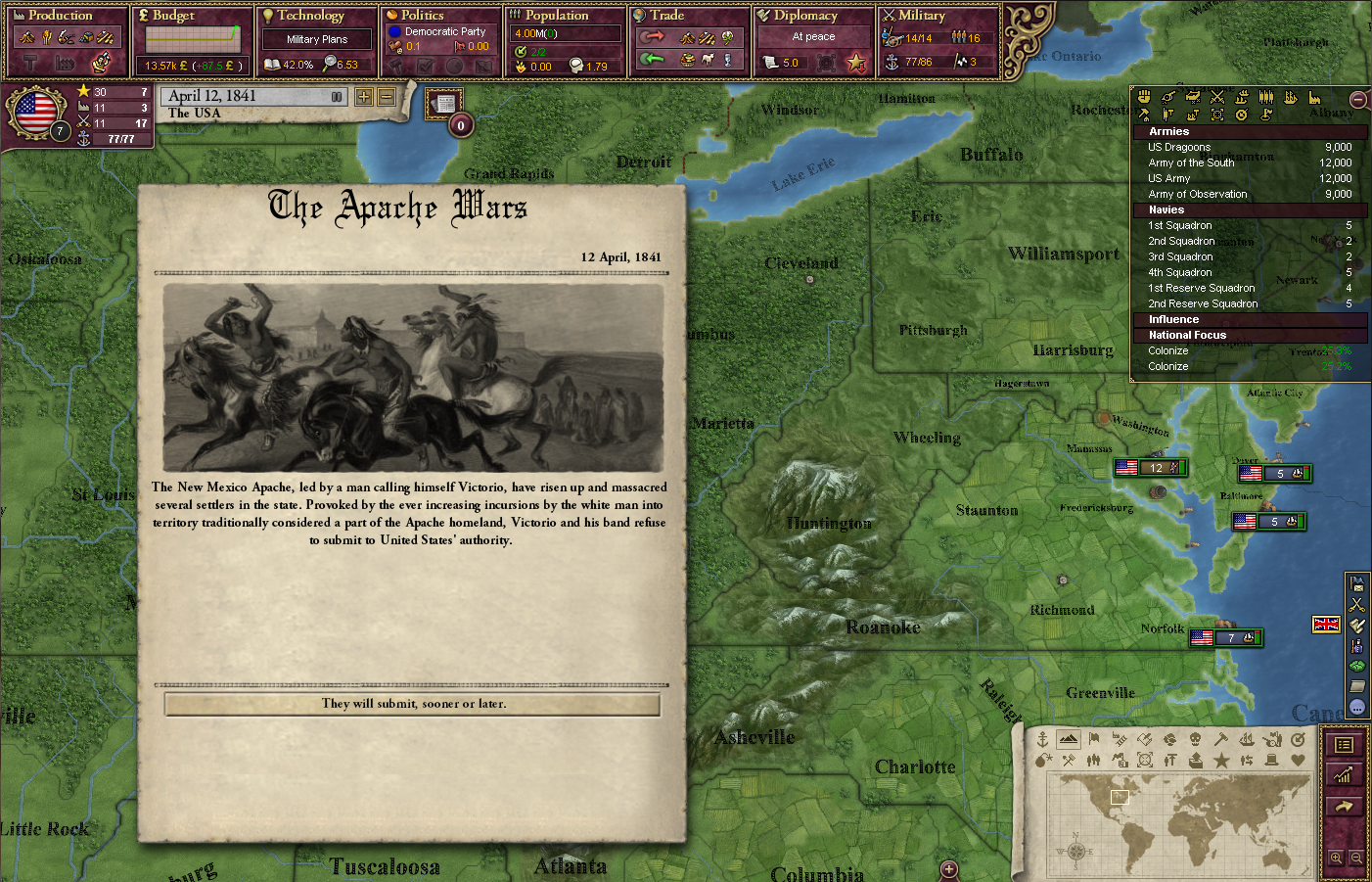This screenshot has width=1372, height=882.
Task: Open the revolt risk map mode skull icon
Action: pos(1195,740)
